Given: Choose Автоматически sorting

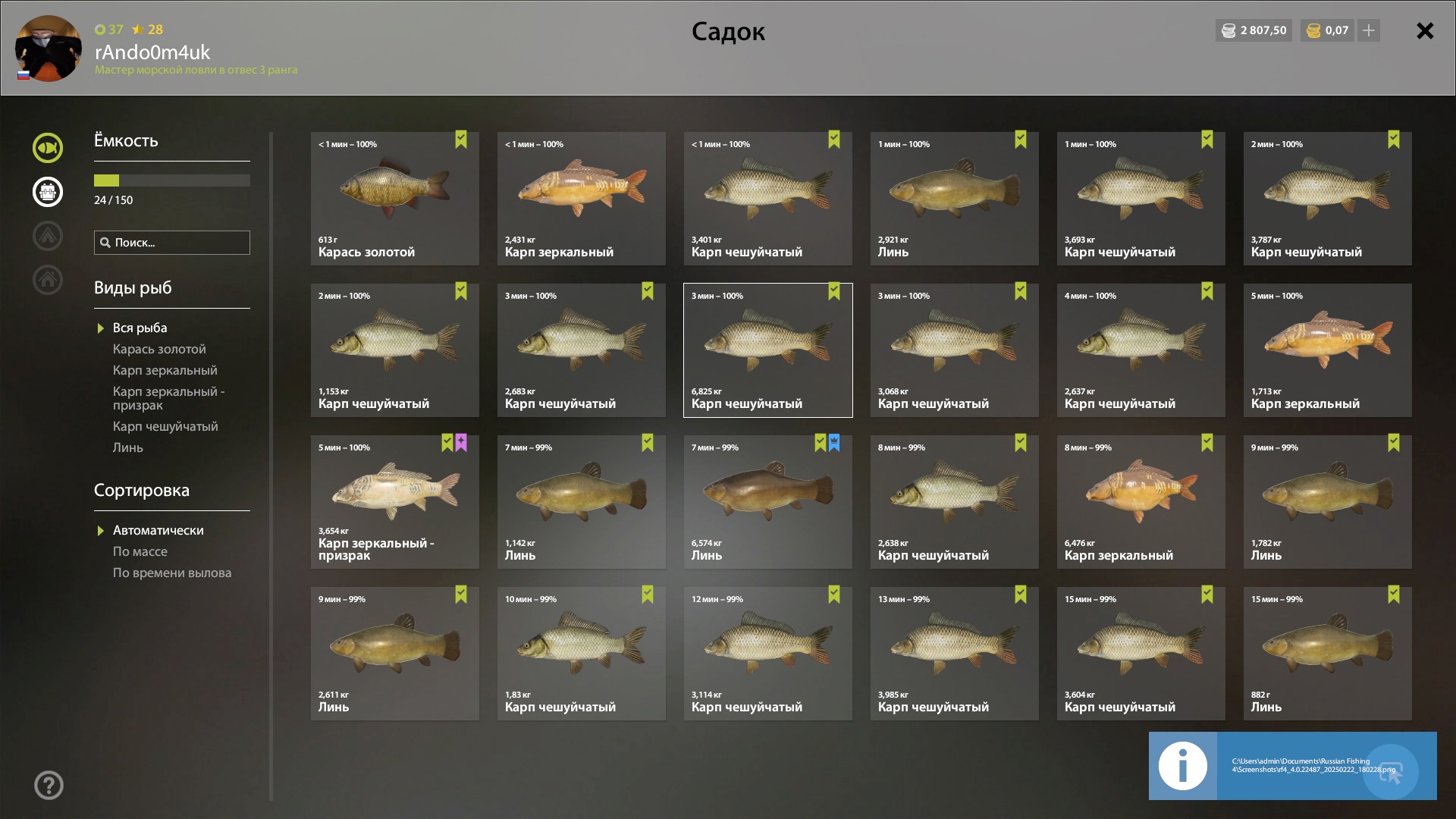Looking at the screenshot, I should click(x=158, y=530).
